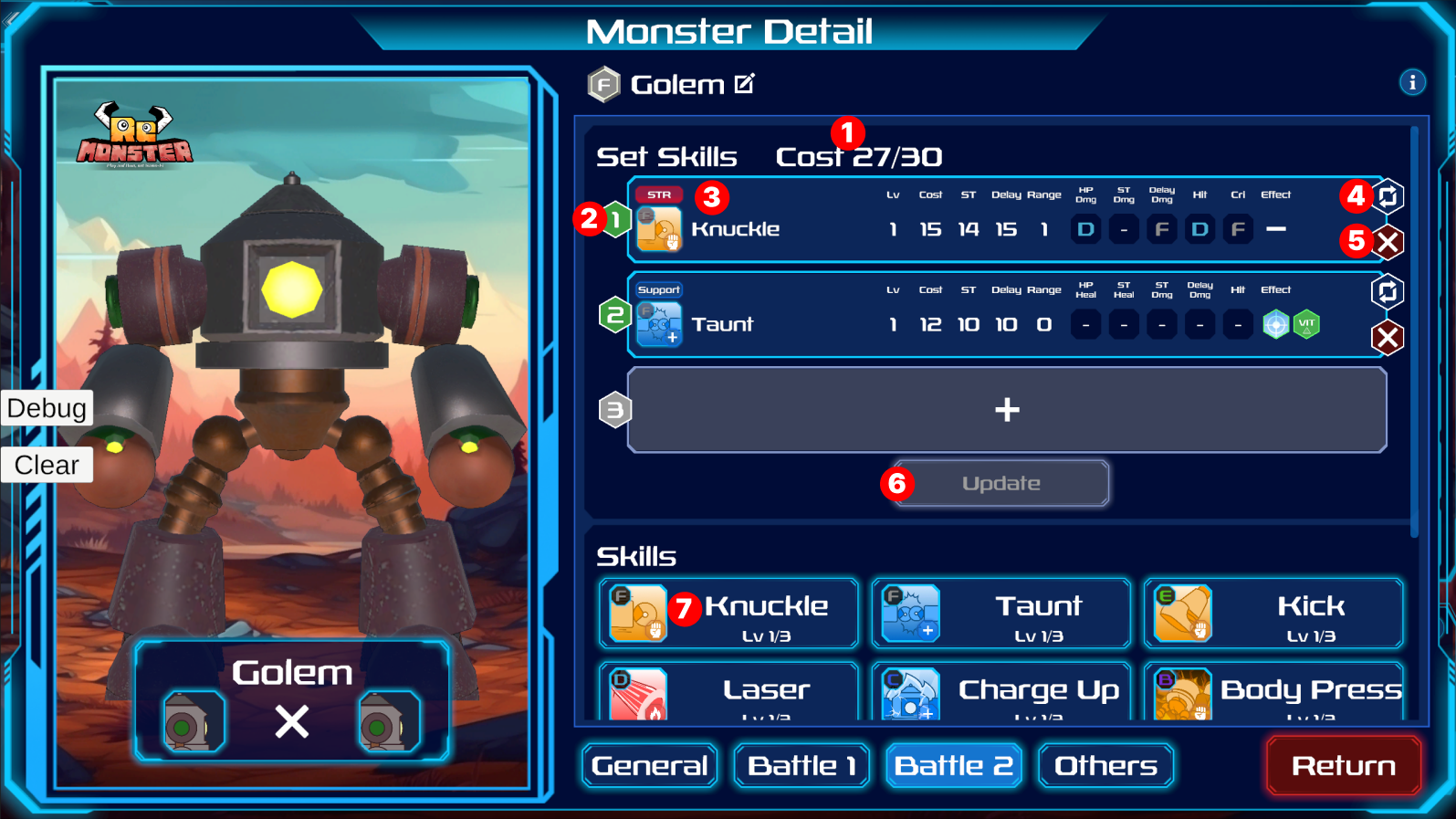This screenshot has height=819, width=1456.
Task: Select the Charge Up skill
Action: click(x=1001, y=694)
